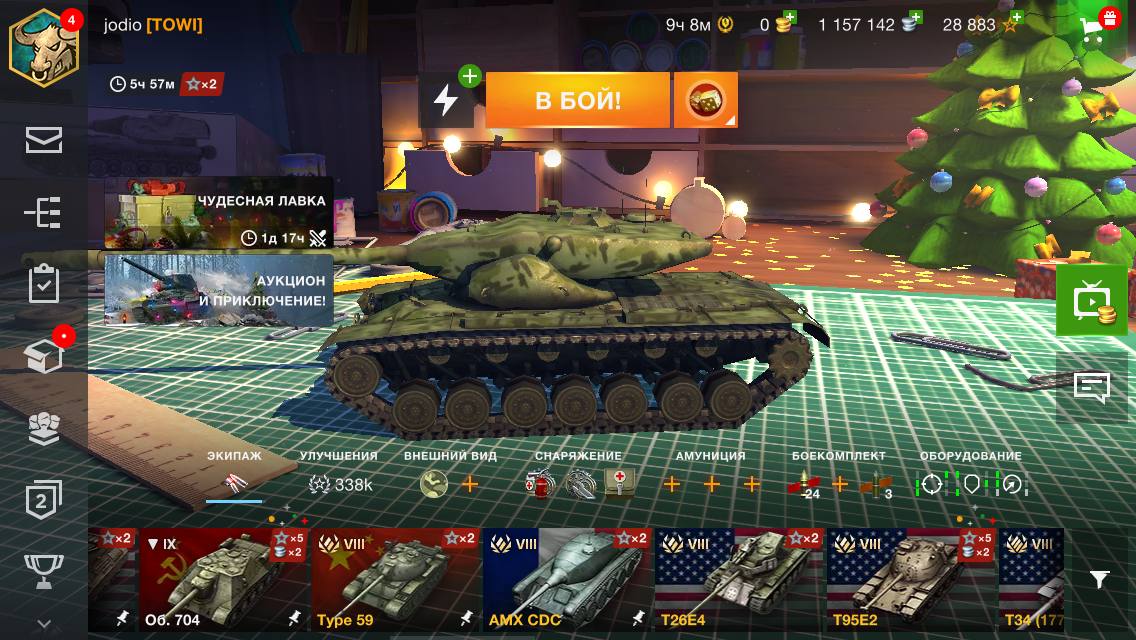Open the player profile bull avatar
Image resolution: width=1136 pixels, height=640 pixels.
43,48
